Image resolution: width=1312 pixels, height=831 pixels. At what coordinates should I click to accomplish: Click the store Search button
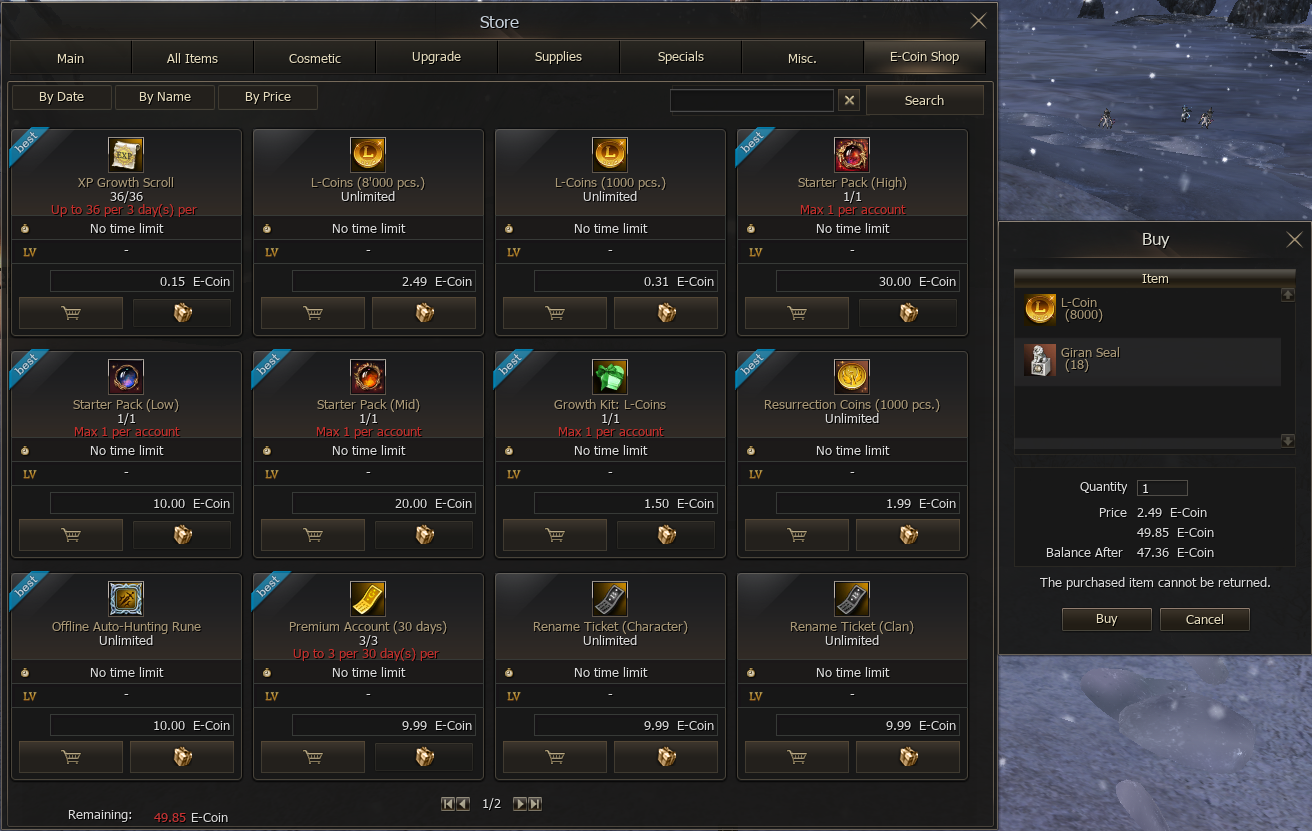coord(924,100)
